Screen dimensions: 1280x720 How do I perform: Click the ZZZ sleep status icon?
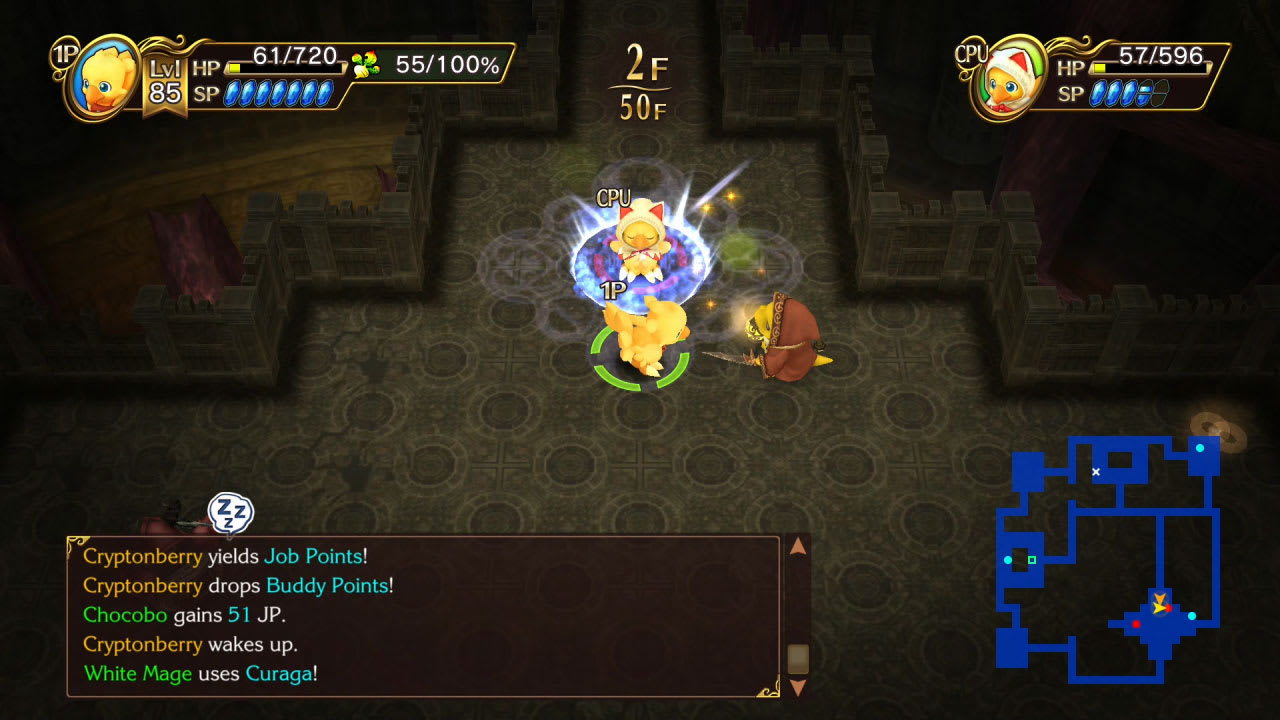(229, 513)
